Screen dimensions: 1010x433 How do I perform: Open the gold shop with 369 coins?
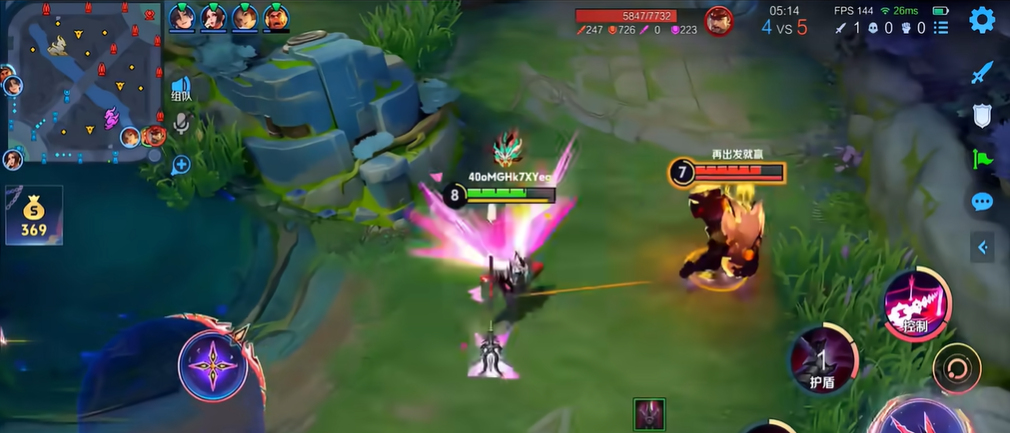tap(33, 217)
